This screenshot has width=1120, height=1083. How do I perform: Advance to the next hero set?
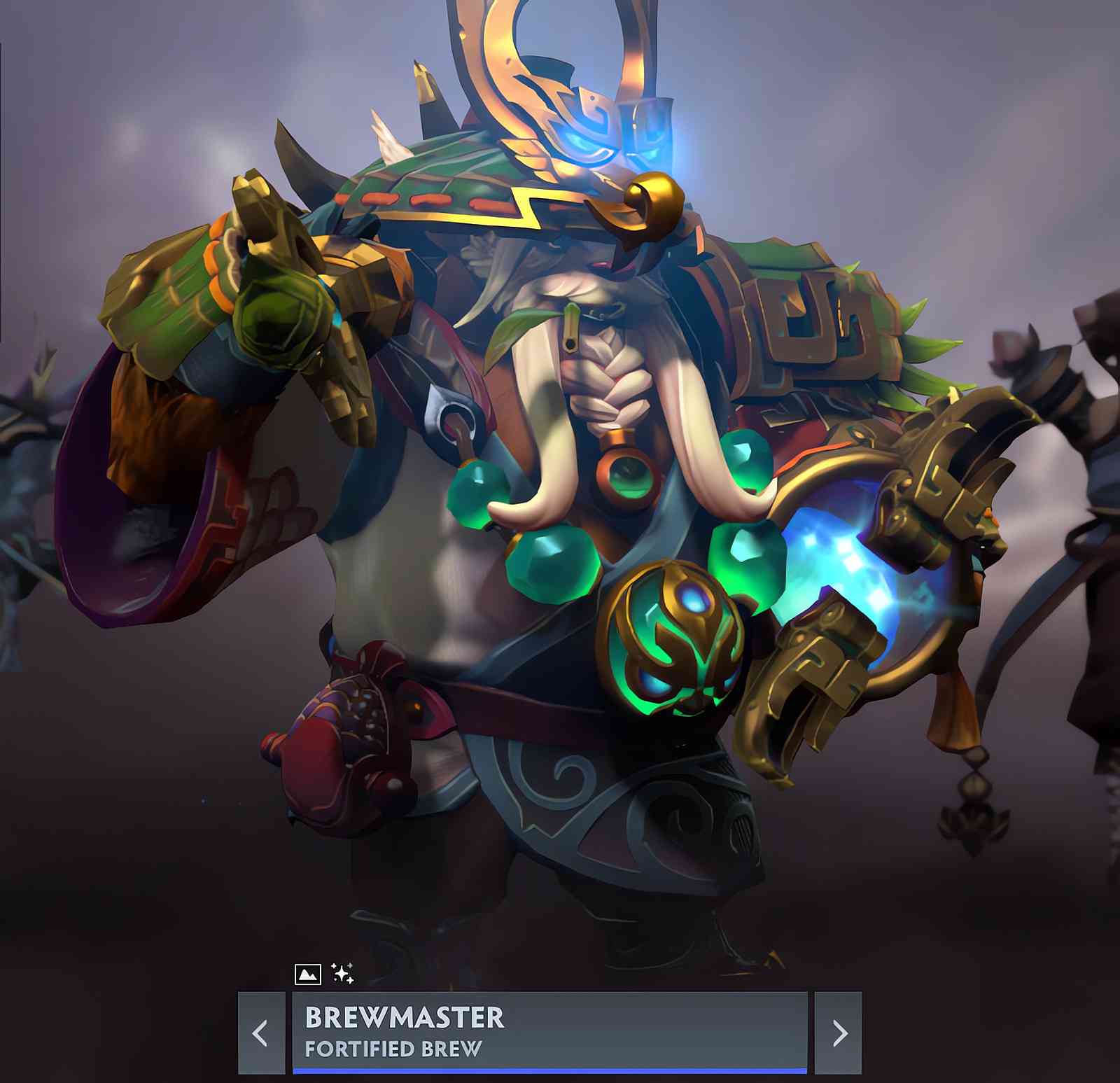tap(839, 1033)
